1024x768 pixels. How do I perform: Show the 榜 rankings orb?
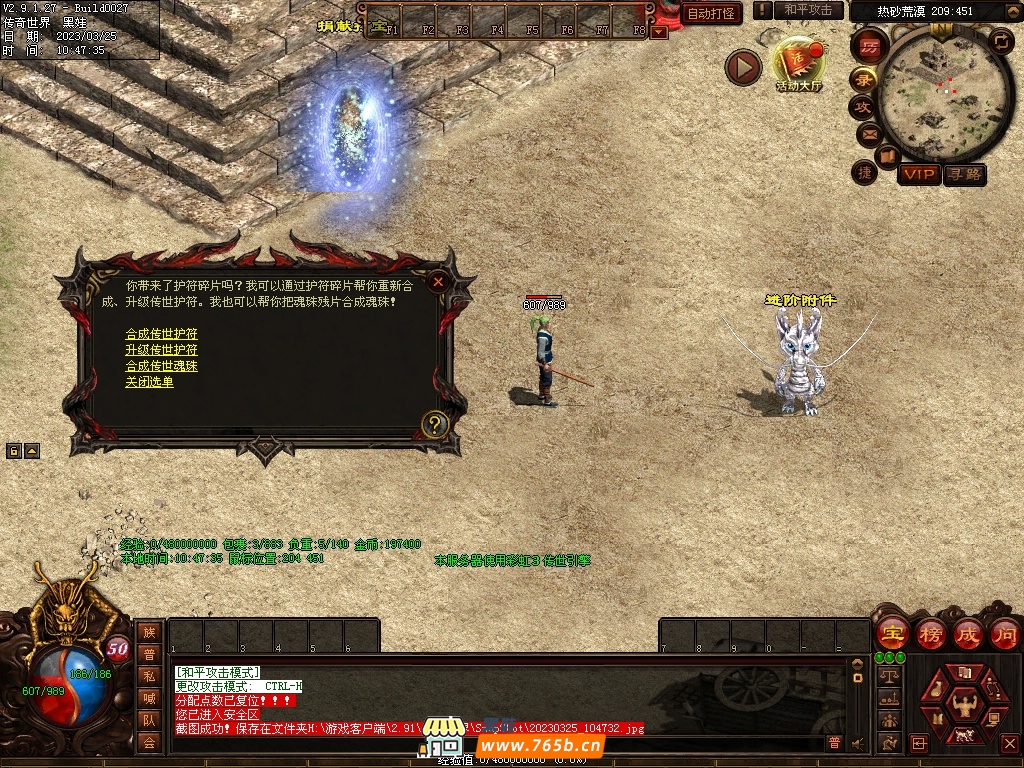coord(930,634)
